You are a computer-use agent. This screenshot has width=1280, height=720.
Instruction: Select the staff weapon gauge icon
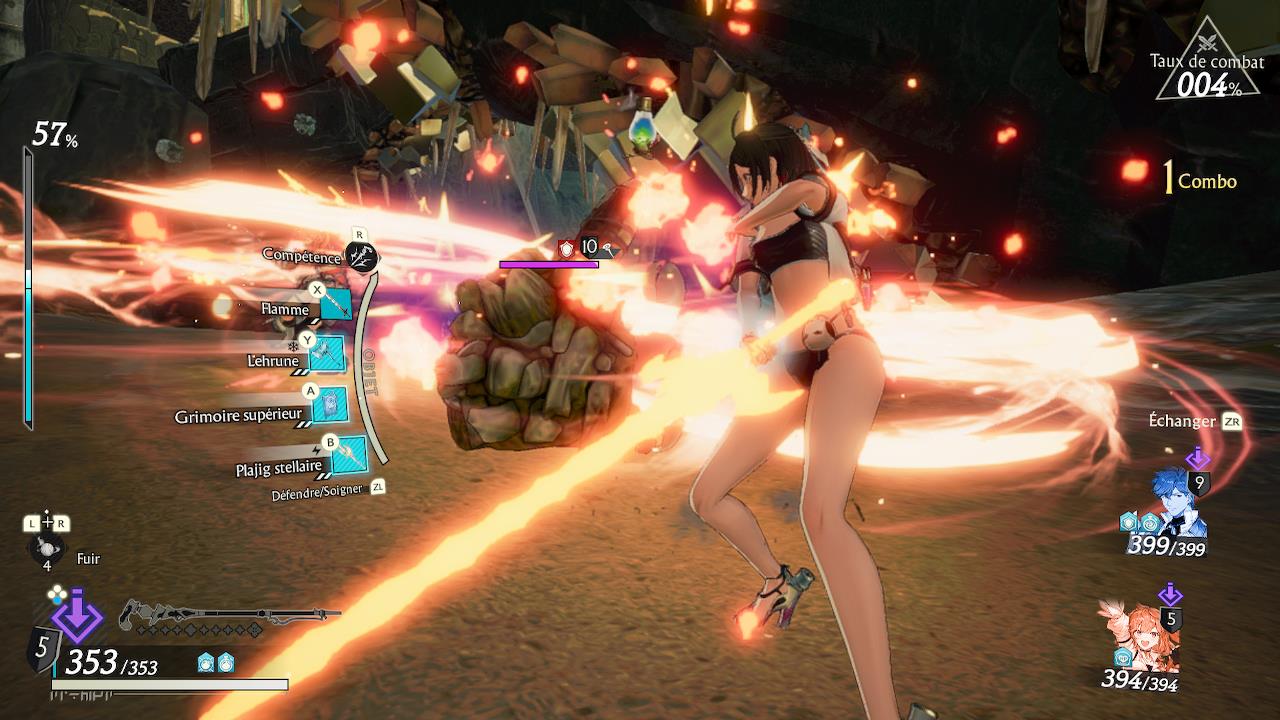click(x=228, y=613)
